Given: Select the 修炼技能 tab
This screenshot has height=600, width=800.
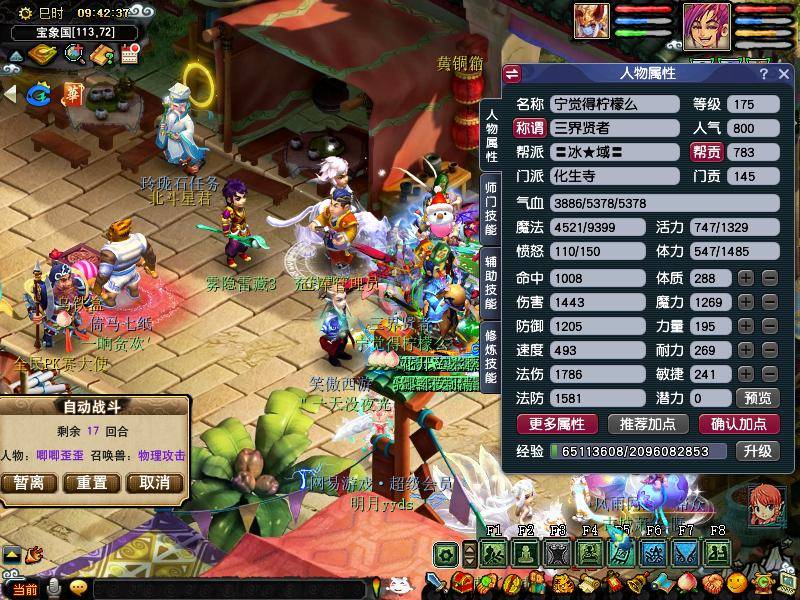Looking at the screenshot, I should [491, 355].
